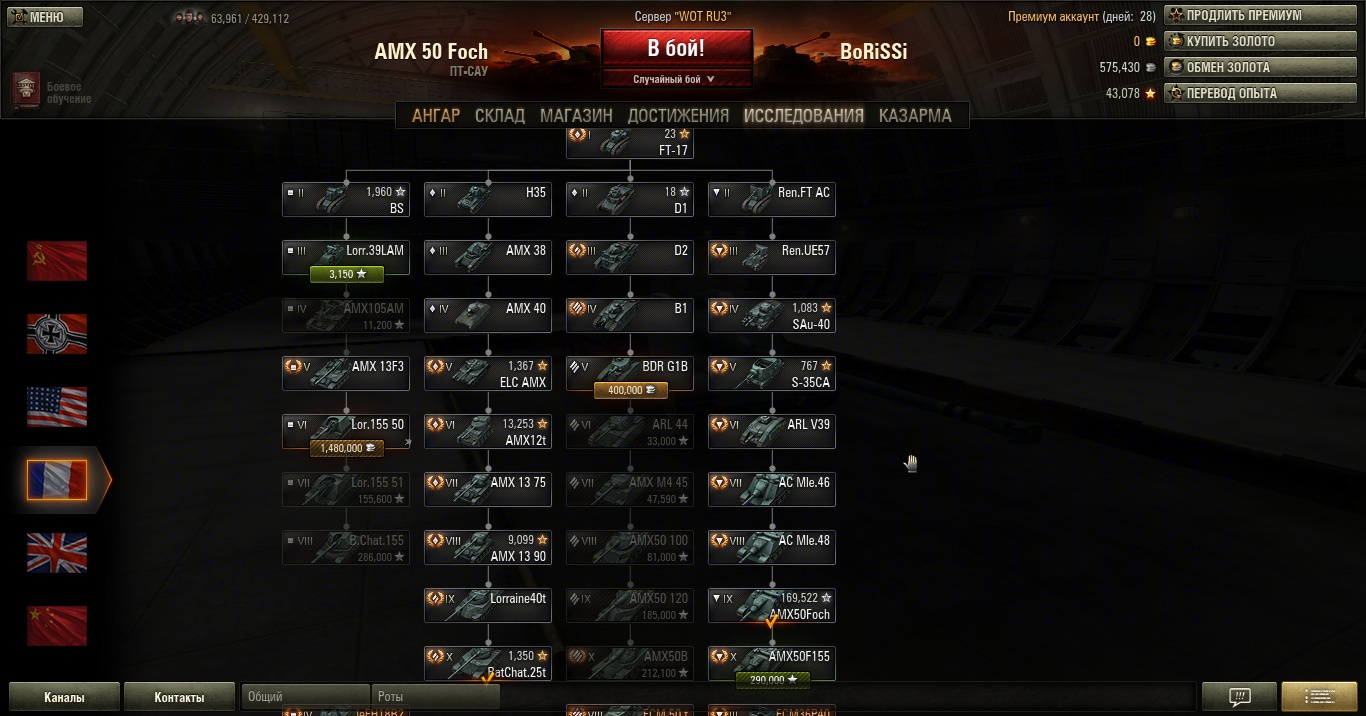This screenshot has height=716, width=1366.
Task: Select the USA flag nation tree
Action: coord(57,407)
